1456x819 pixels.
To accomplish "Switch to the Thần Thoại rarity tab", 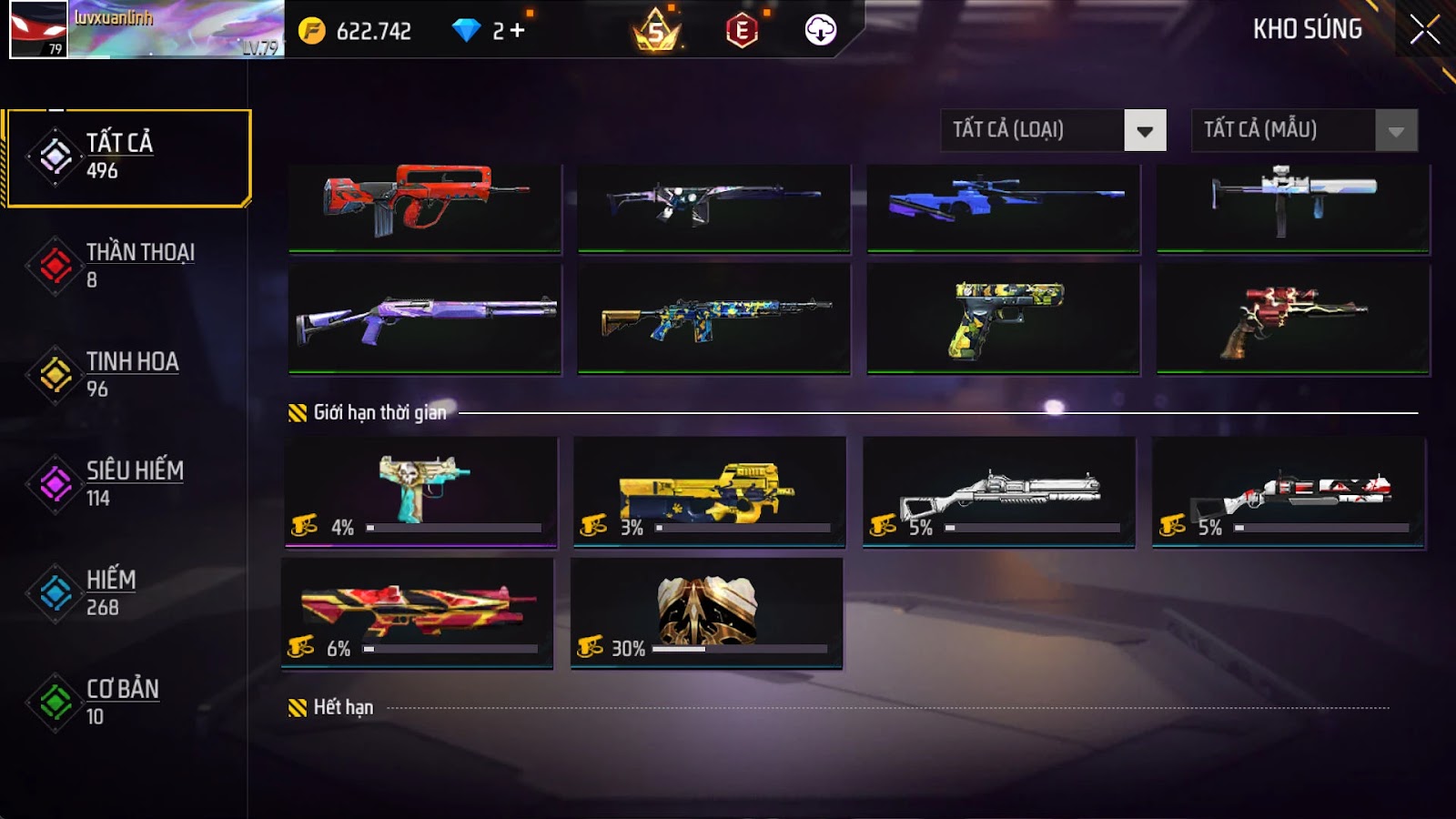I will pyautogui.click(x=127, y=266).
